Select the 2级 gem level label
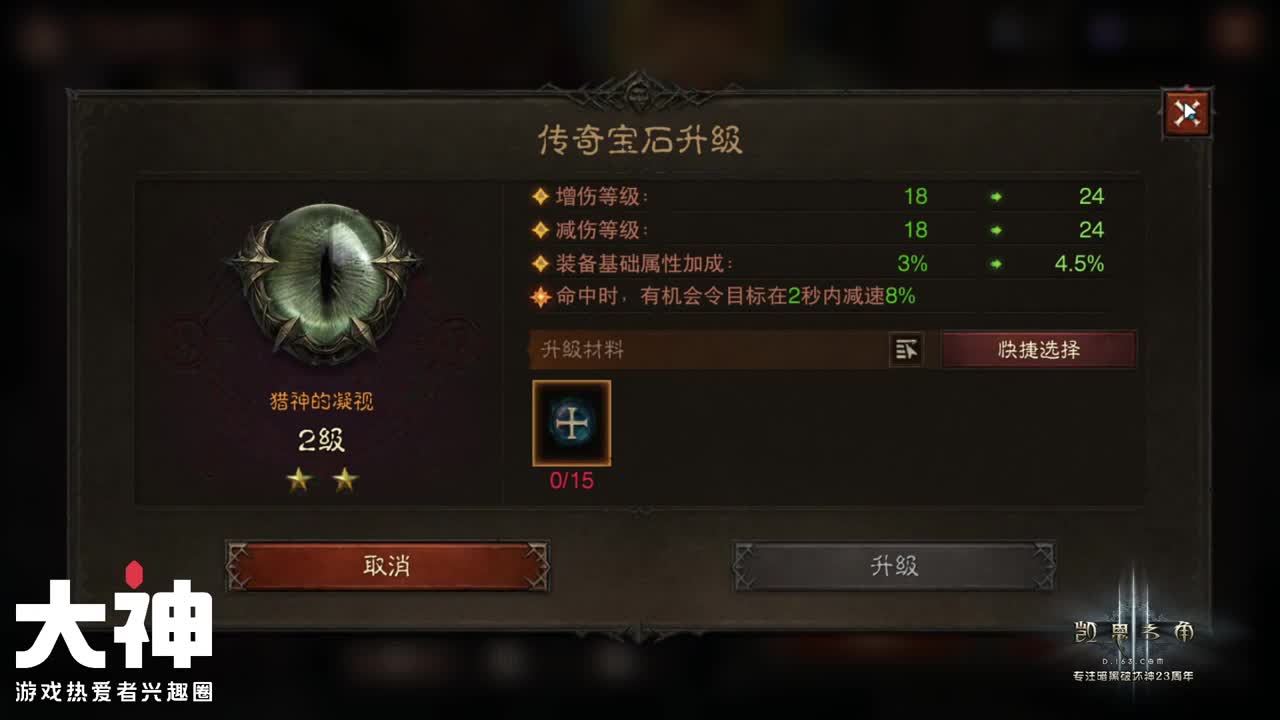Image resolution: width=1280 pixels, height=720 pixels. click(x=320, y=441)
